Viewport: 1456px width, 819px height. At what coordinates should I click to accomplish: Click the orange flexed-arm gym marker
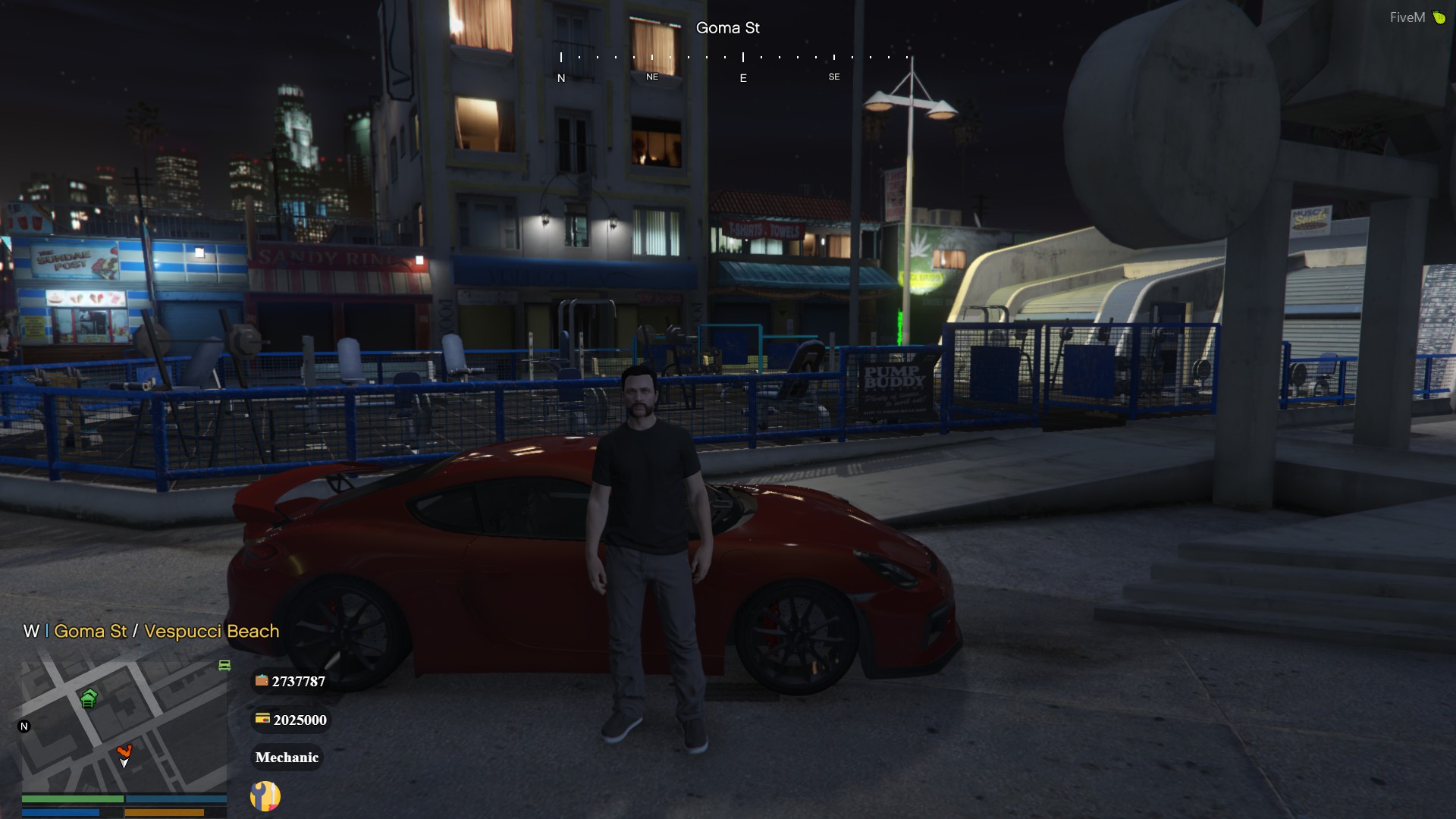[x=124, y=752]
